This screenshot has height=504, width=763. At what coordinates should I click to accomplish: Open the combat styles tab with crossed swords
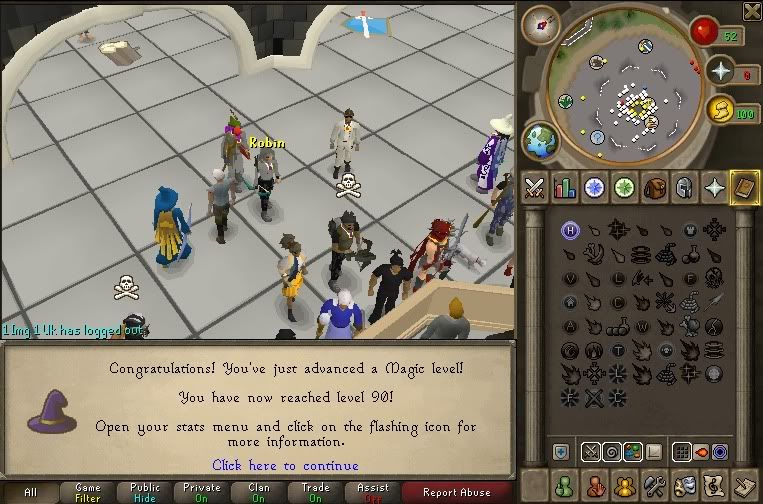point(535,187)
